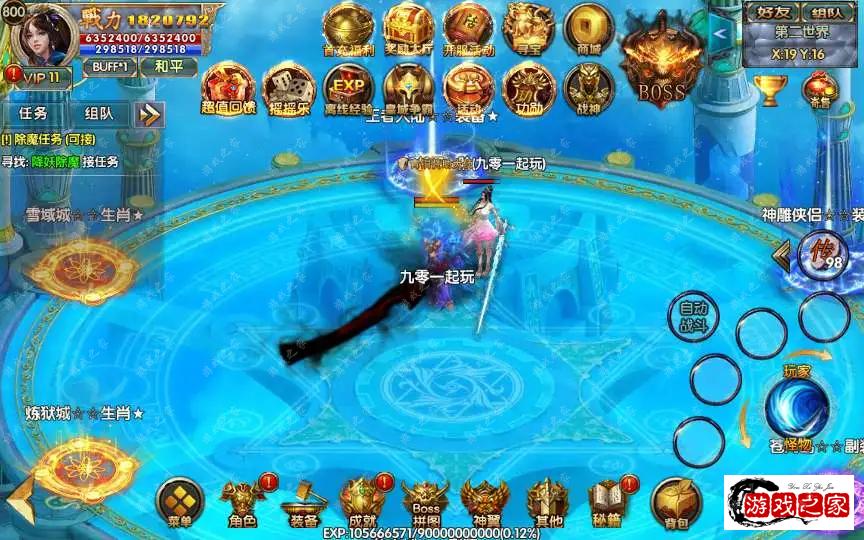Image resolution: width=864 pixels, height=540 pixels.
Task: Switch to the 组队 team tab beside 任务
Action: [x=99, y=114]
